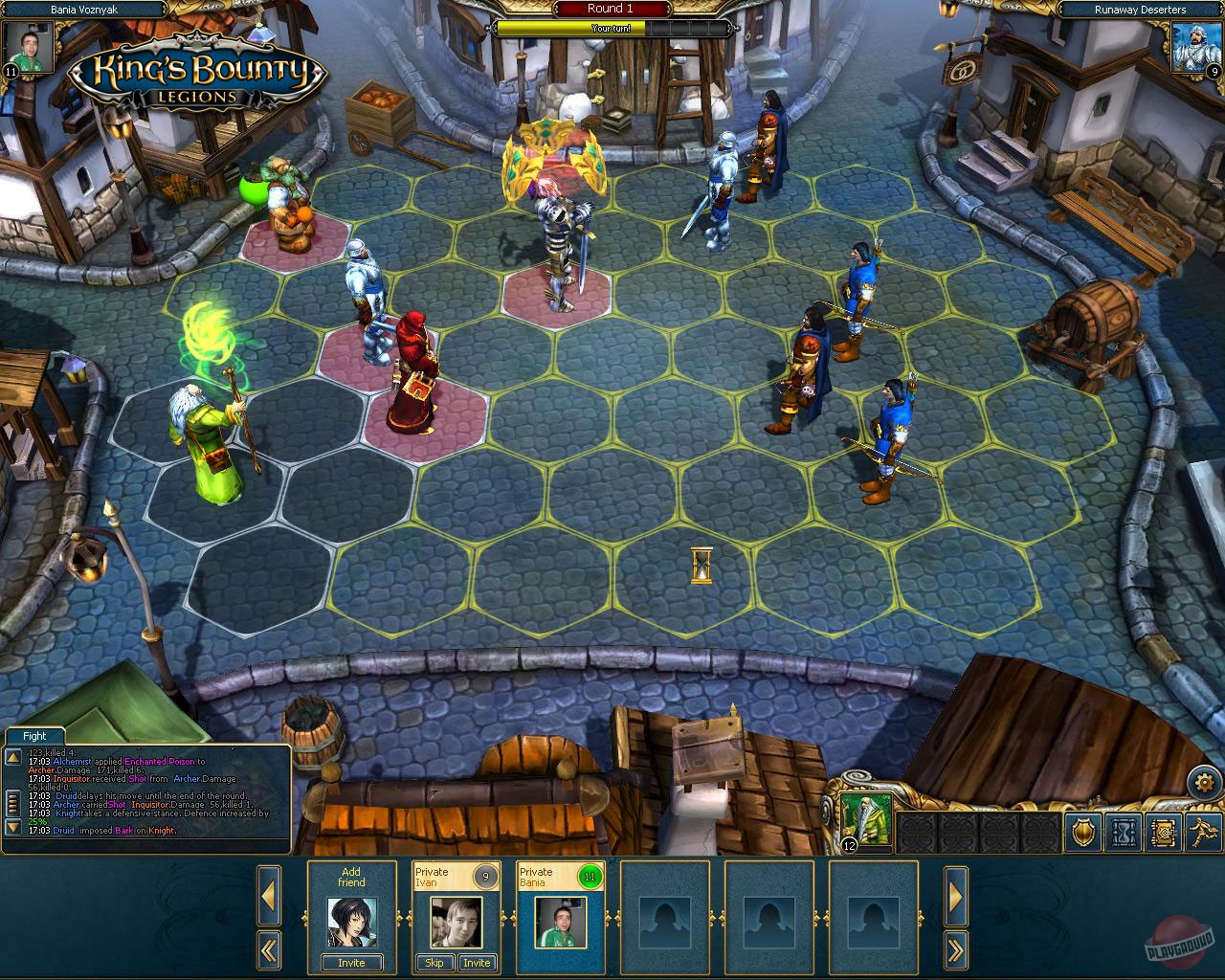Click the level 9 badge on the enemy portrait

(1214, 71)
